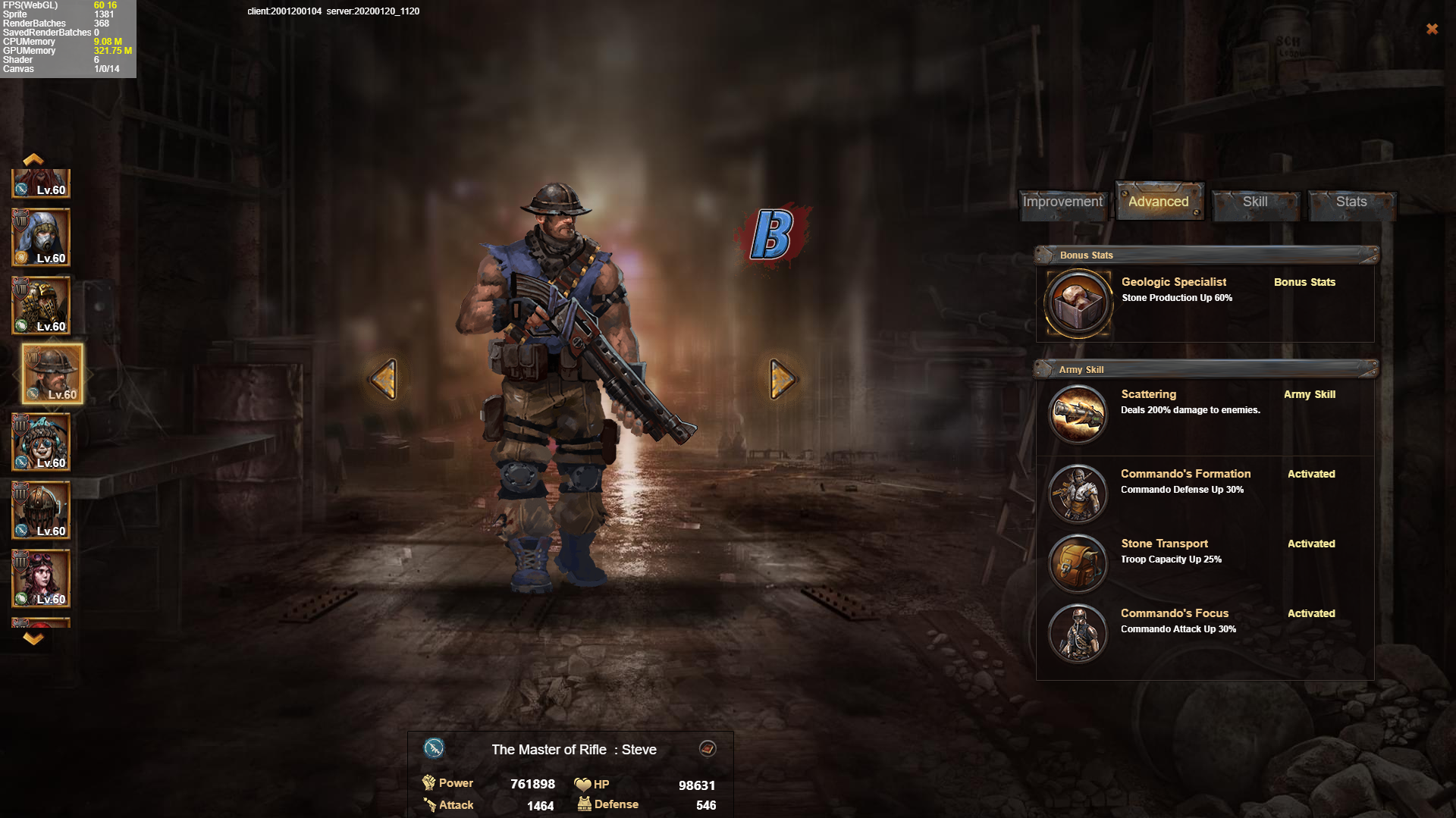Viewport: 1456px width, 818px height.
Task: Switch to the Improvement tab
Action: click(x=1062, y=202)
